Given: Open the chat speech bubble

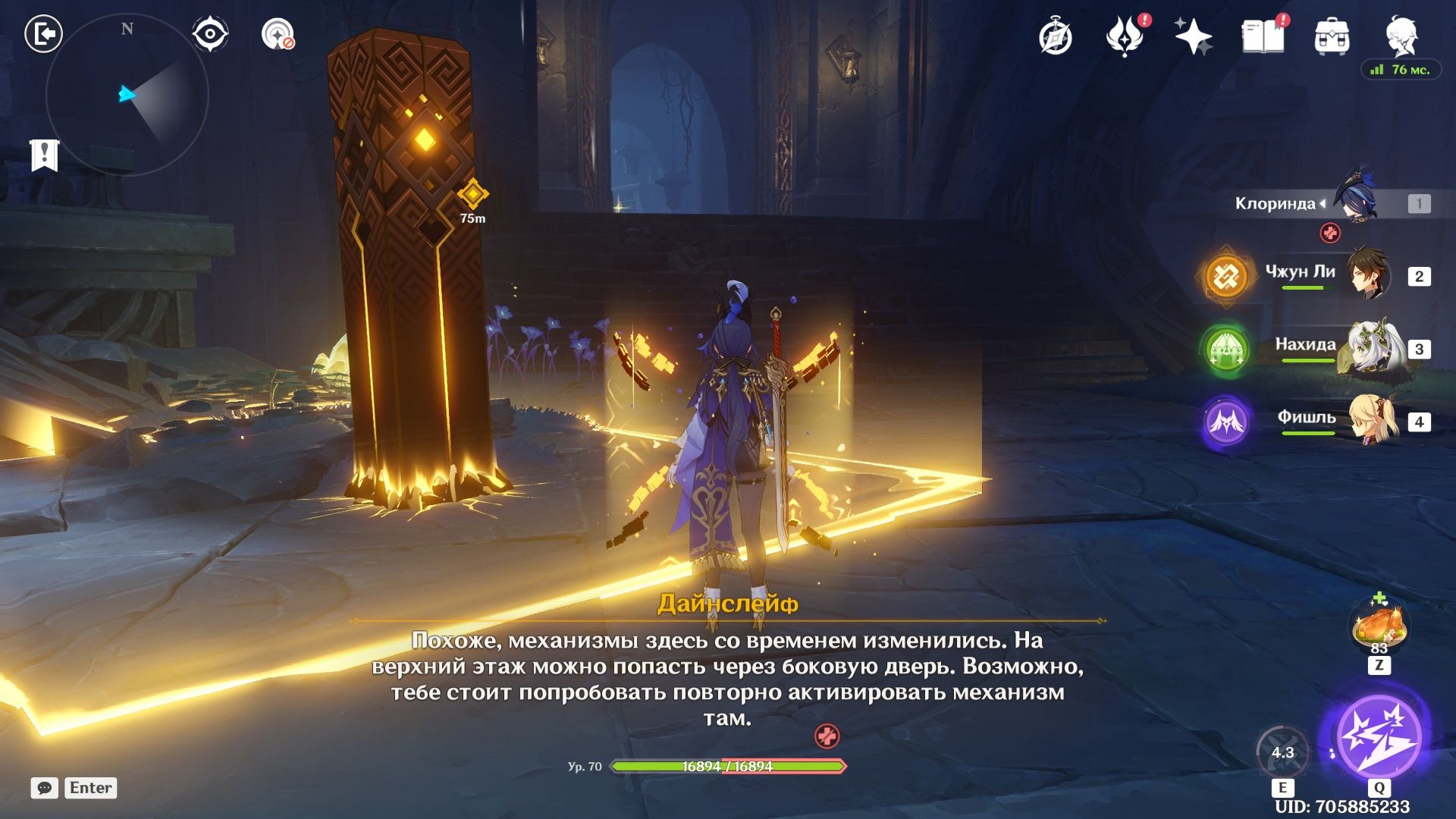Looking at the screenshot, I should (x=45, y=788).
